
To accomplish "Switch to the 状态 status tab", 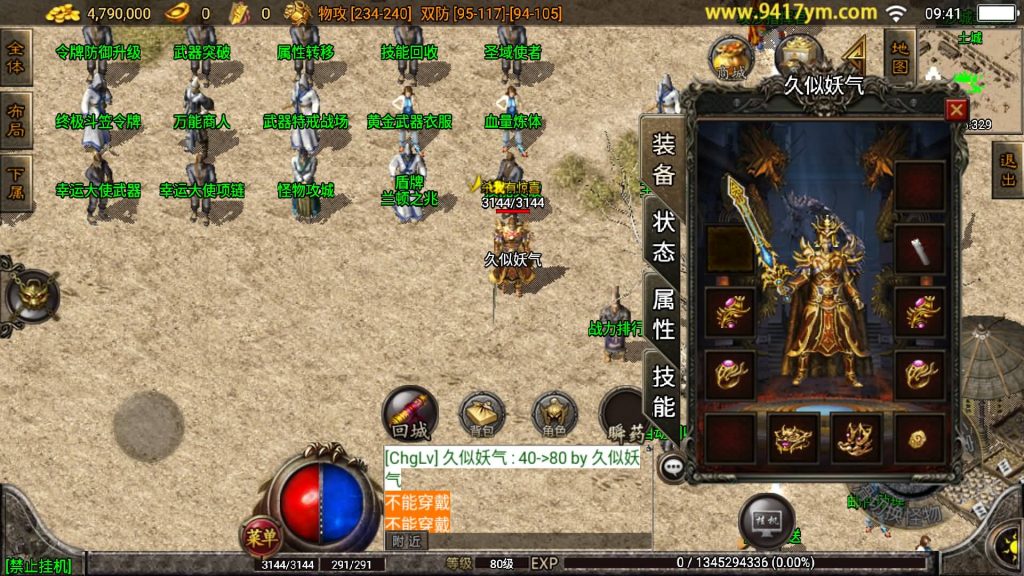I will click(x=664, y=236).
